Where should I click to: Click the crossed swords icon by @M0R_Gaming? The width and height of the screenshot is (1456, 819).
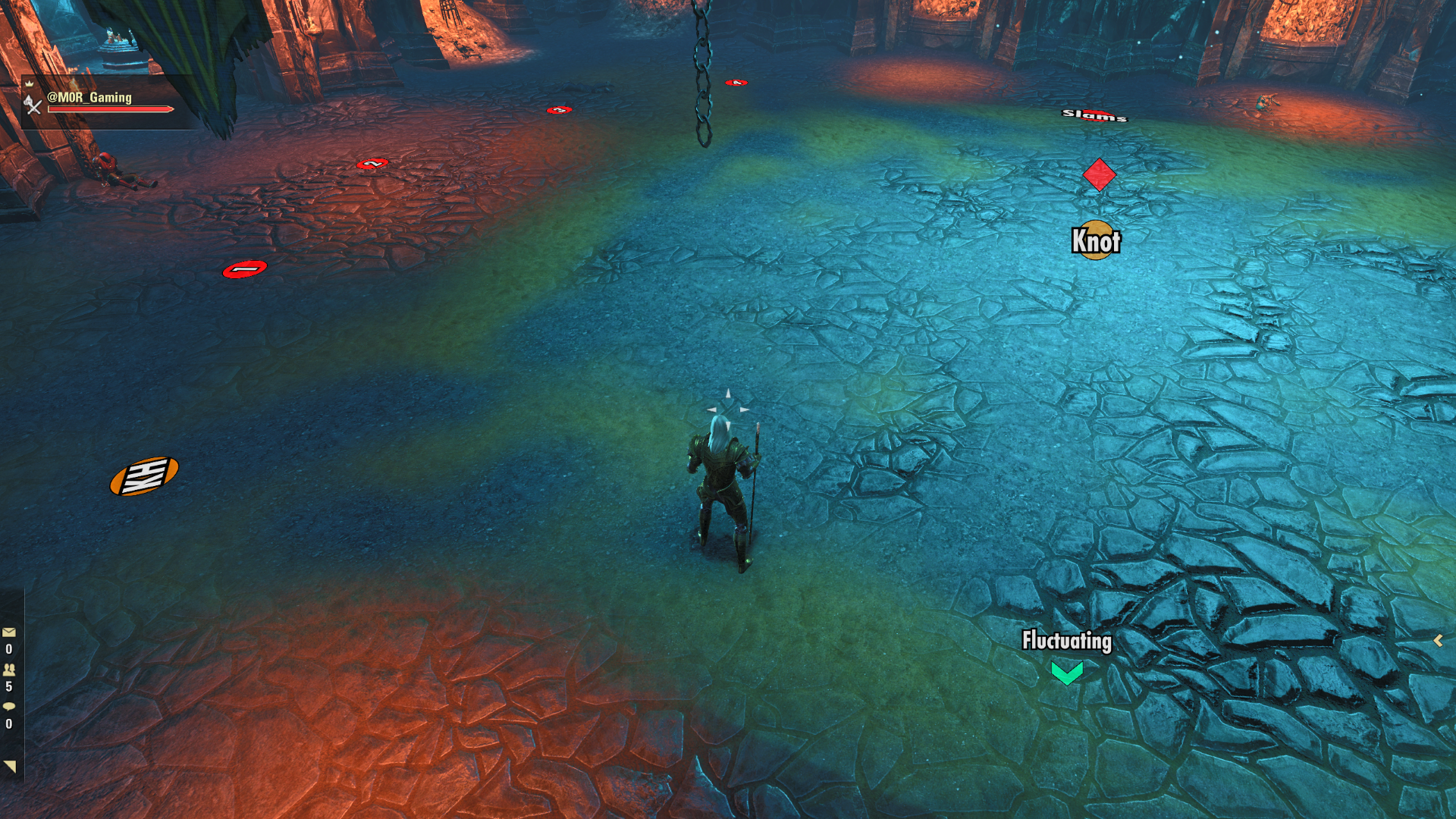pyautogui.click(x=33, y=106)
